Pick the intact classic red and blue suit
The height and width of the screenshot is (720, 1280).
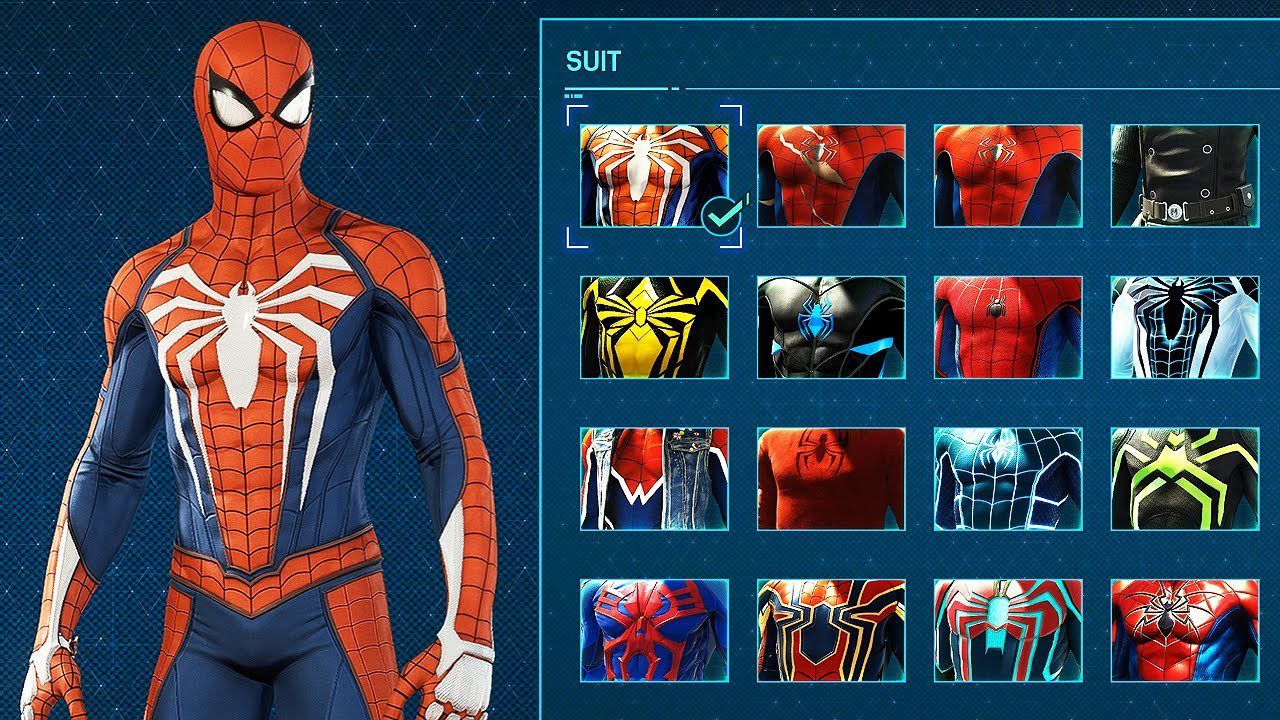1008,175
